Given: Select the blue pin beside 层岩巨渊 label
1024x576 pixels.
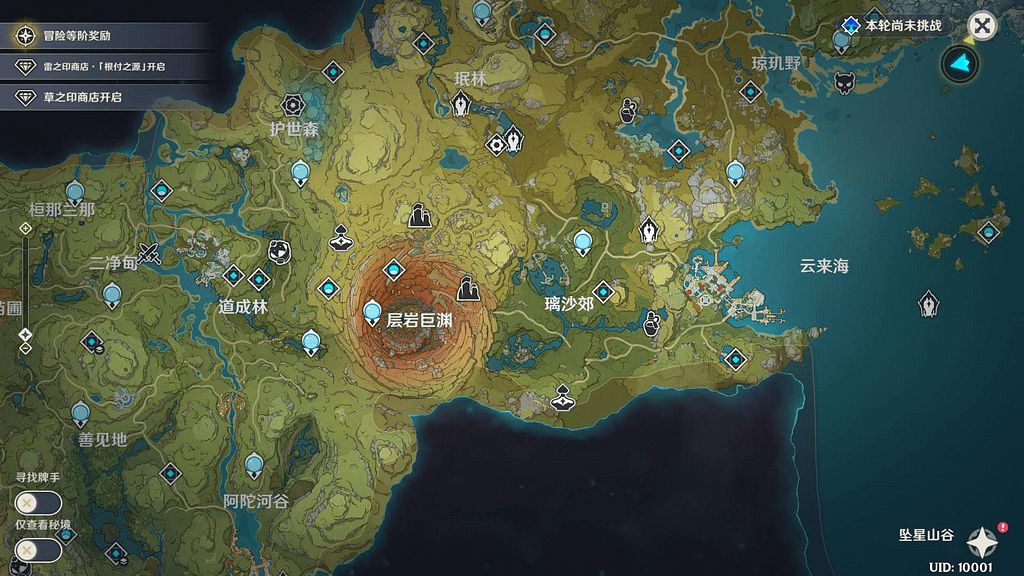Looking at the screenshot, I should coord(373,312).
